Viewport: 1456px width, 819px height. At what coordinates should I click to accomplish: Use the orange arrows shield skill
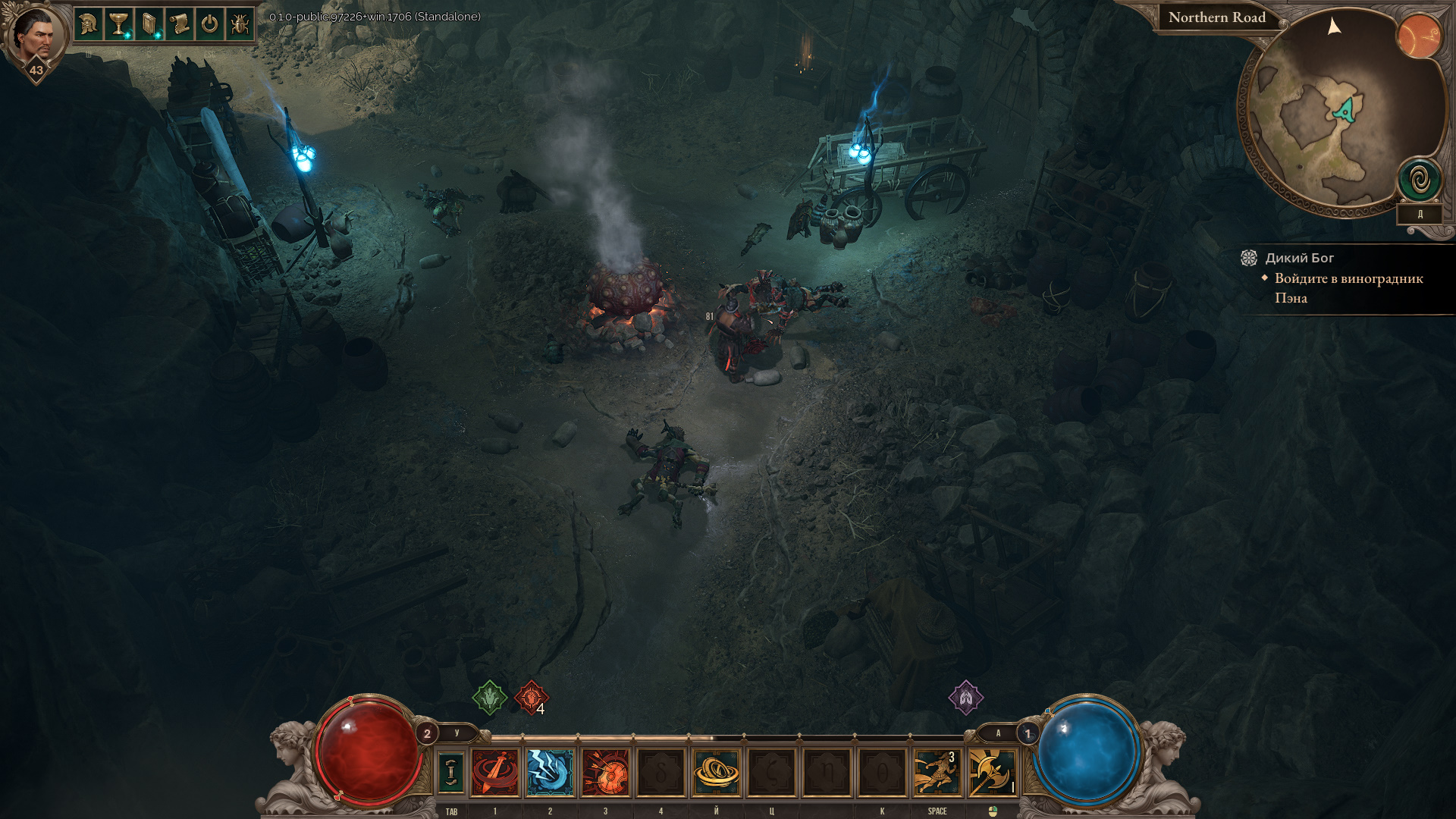coord(606,772)
